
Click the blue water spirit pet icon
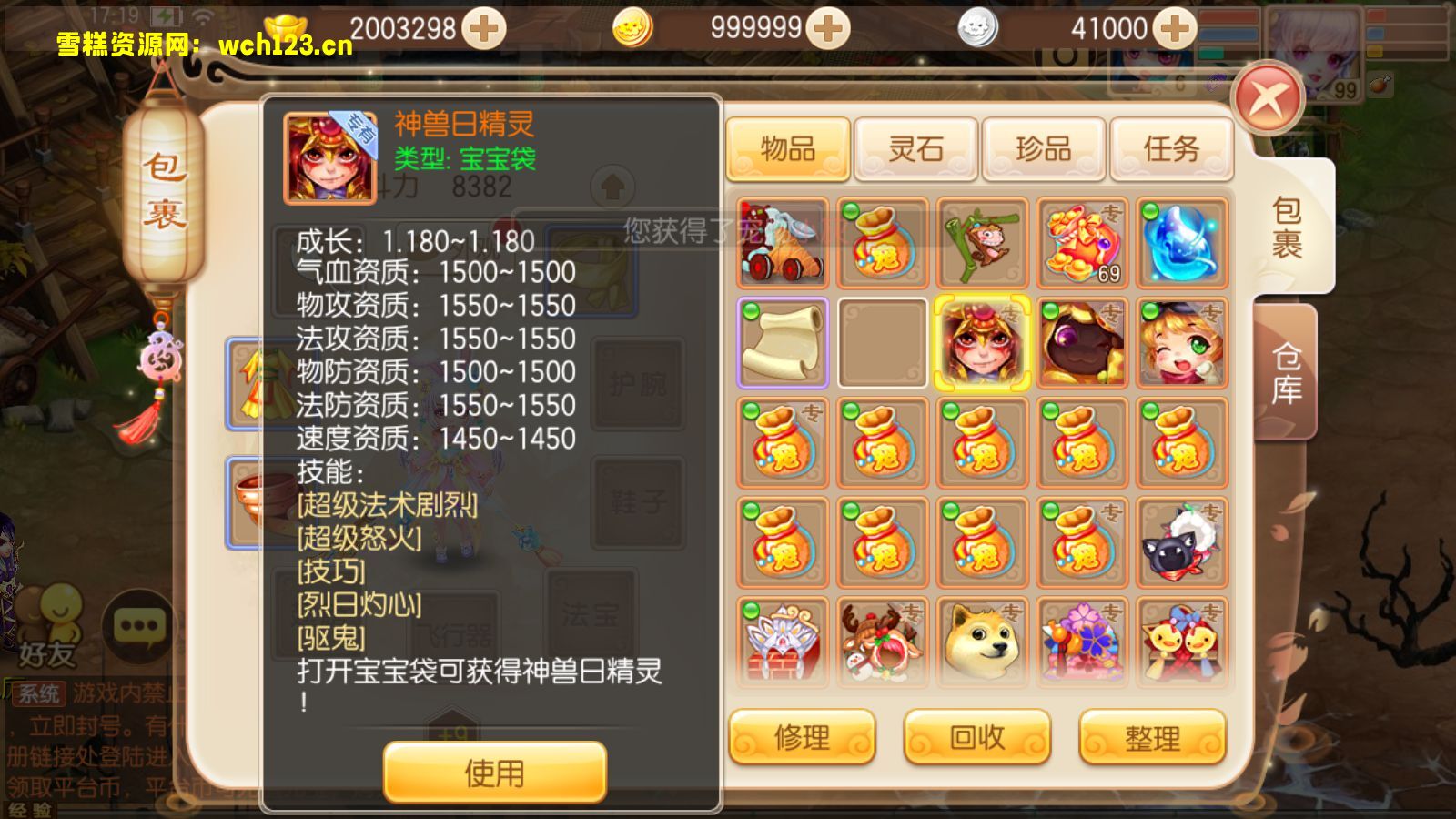click(x=1179, y=242)
